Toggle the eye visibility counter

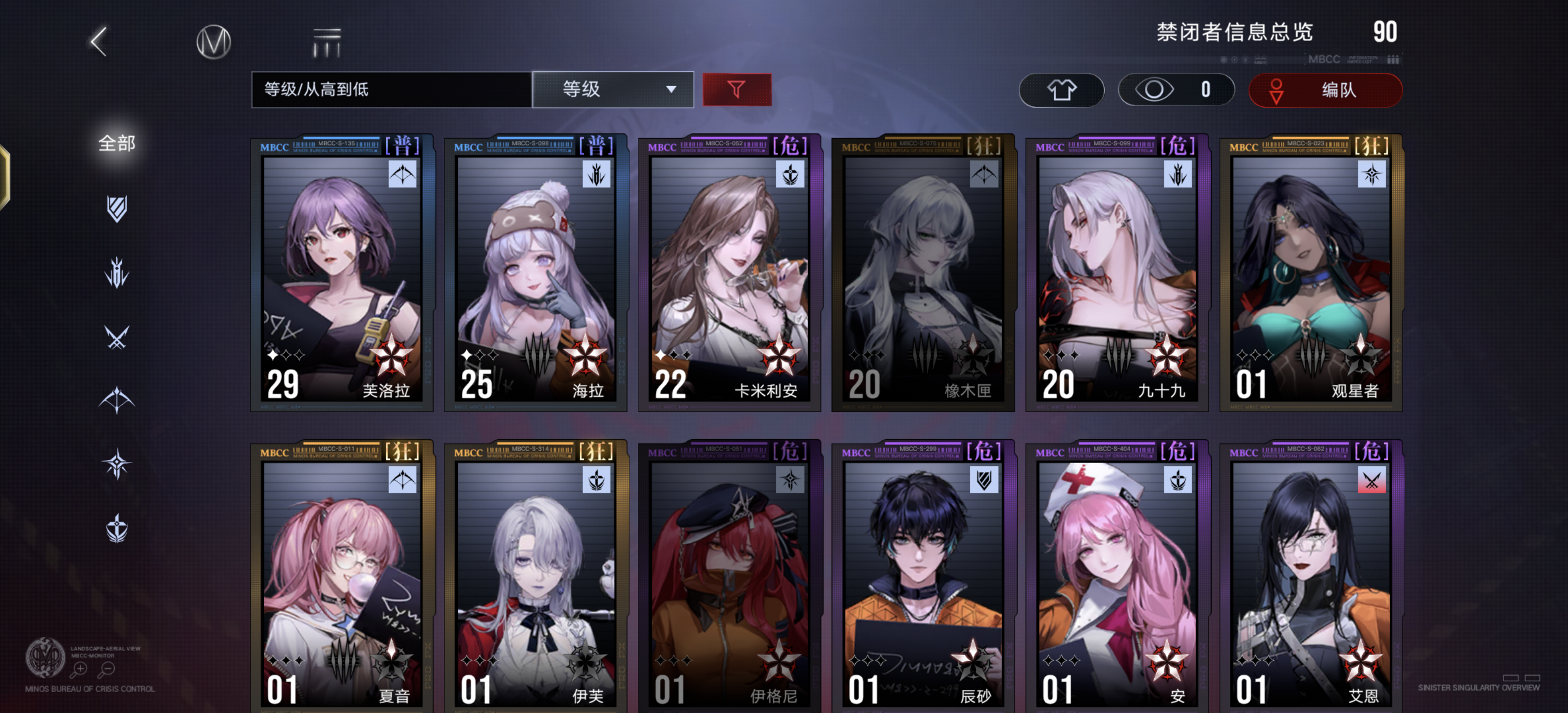point(1176,90)
